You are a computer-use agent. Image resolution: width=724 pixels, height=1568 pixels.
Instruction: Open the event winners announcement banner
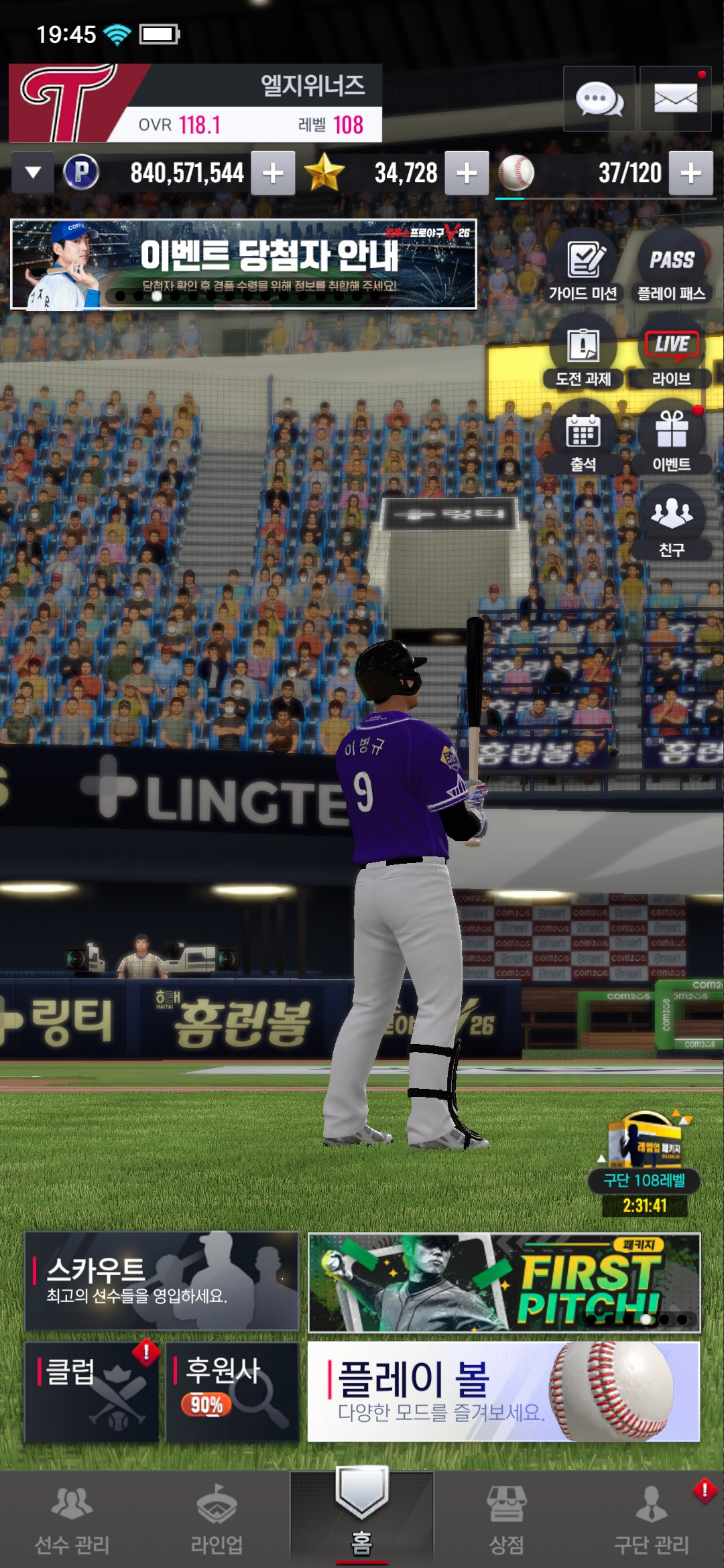click(x=243, y=264)
